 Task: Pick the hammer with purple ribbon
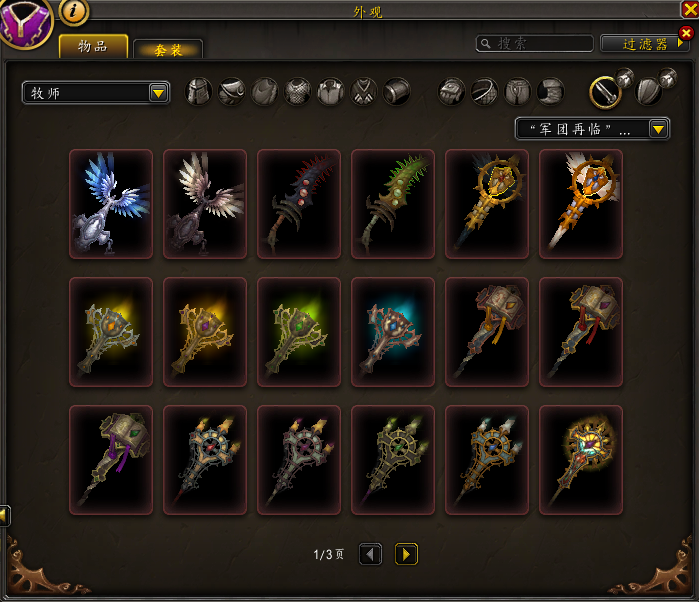coord(111,460)
